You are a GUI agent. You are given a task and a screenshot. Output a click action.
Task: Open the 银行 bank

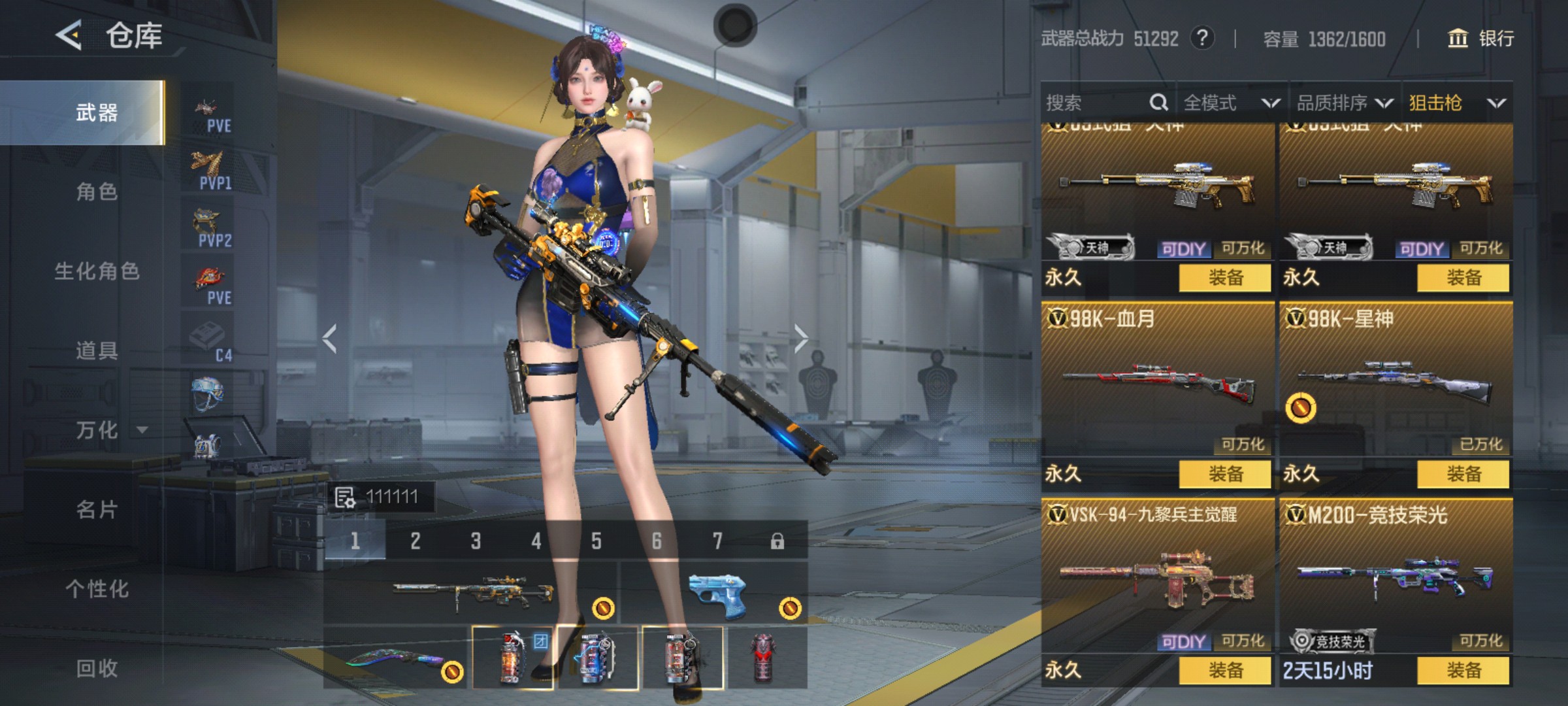(x=1481, y=39)
